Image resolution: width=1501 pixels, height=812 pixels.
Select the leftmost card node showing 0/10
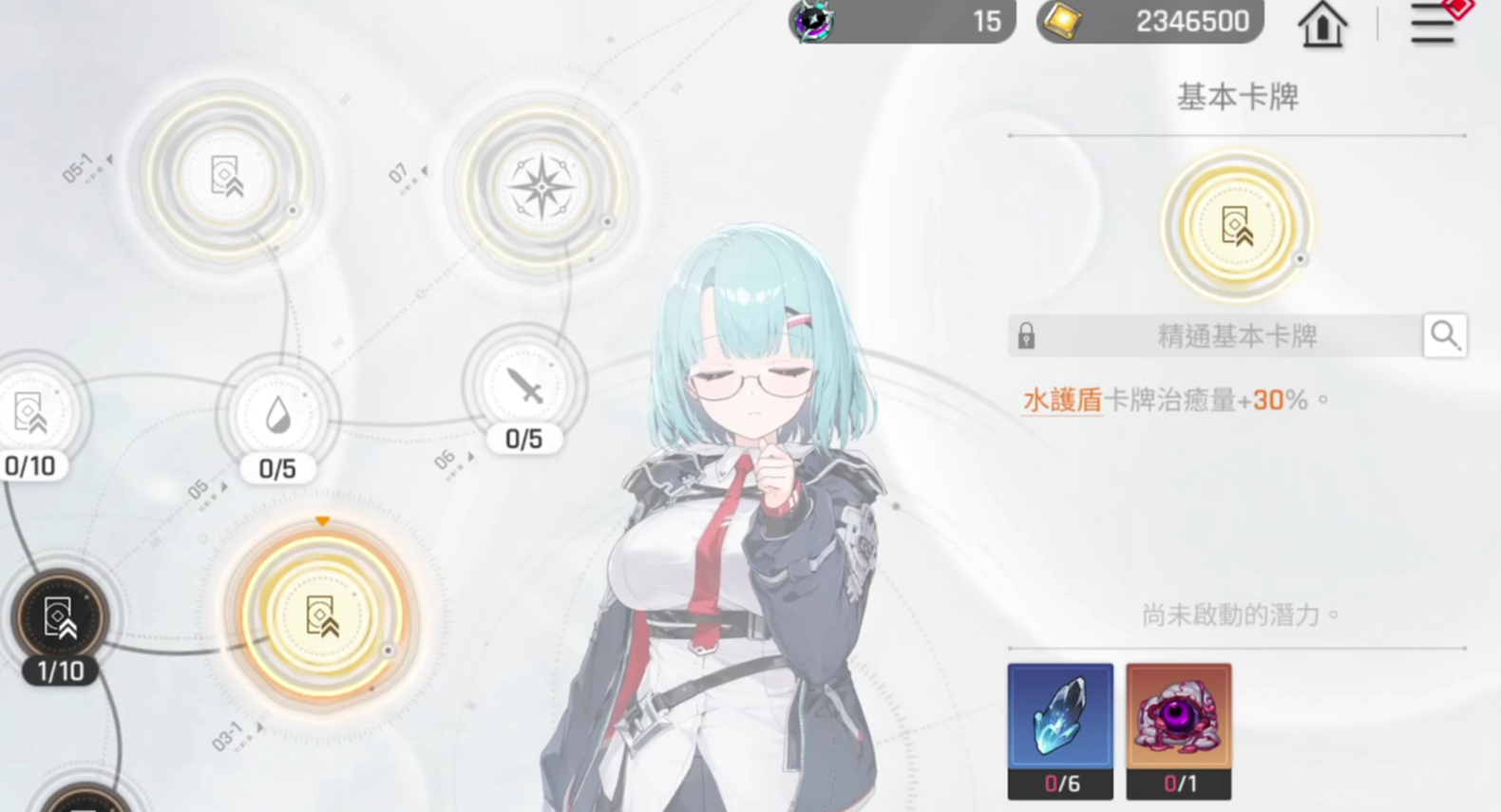28,415
